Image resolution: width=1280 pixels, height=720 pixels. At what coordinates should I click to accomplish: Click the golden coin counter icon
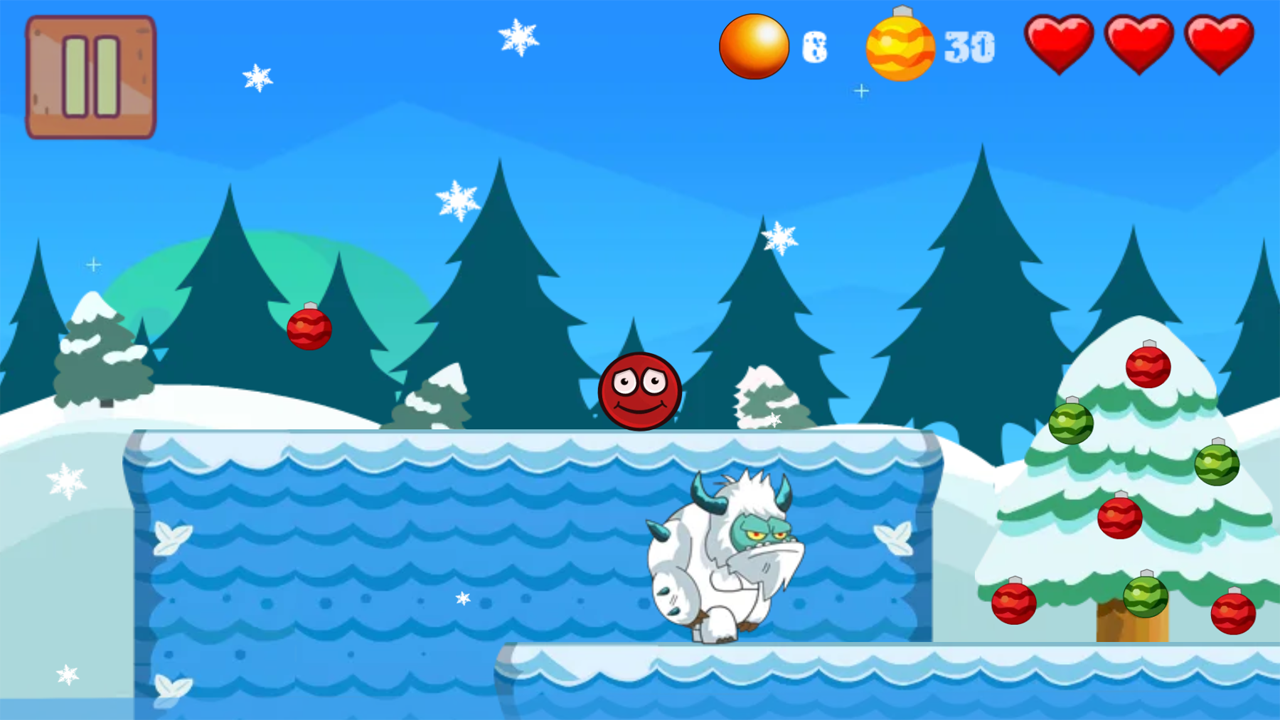point(754,45)
